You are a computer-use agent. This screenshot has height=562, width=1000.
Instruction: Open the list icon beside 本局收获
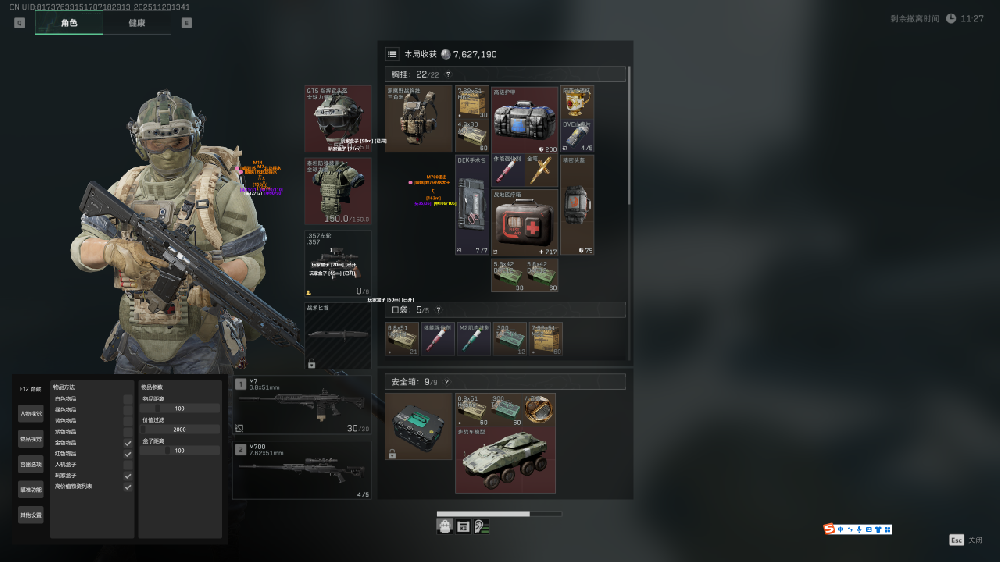[x=392, y=54]
